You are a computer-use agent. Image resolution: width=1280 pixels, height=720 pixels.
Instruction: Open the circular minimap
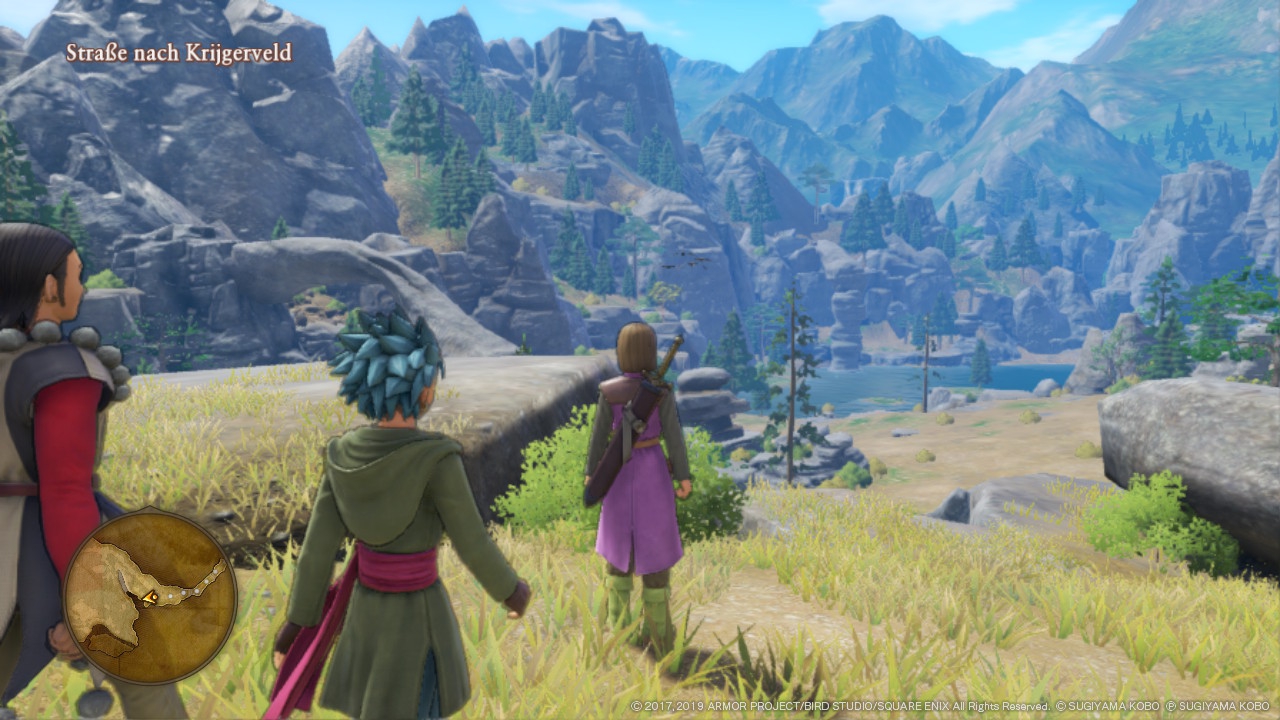coord(150,598)
